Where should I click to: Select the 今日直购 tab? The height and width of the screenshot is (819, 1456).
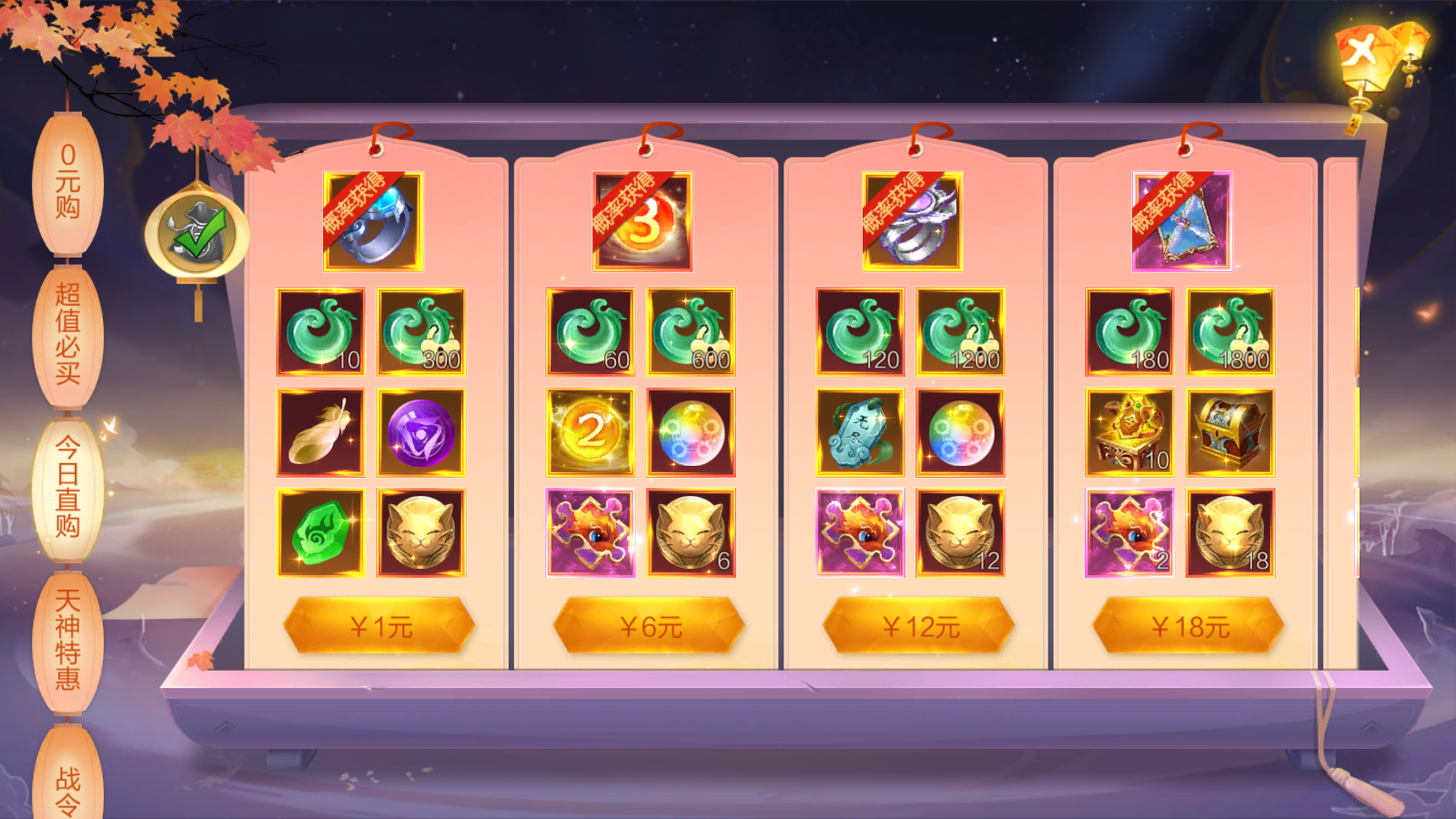point(67,488)
